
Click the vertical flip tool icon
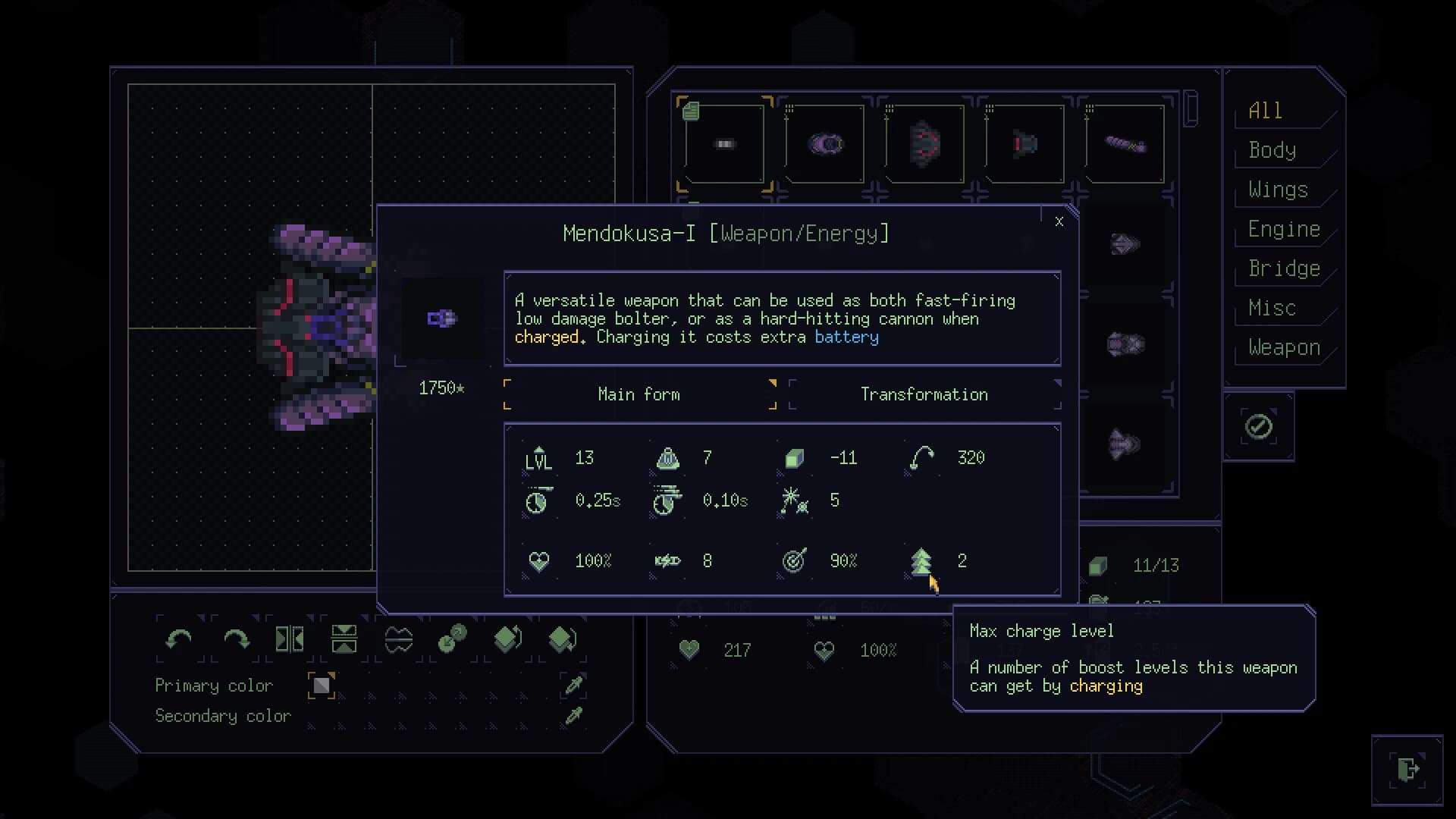345,639
